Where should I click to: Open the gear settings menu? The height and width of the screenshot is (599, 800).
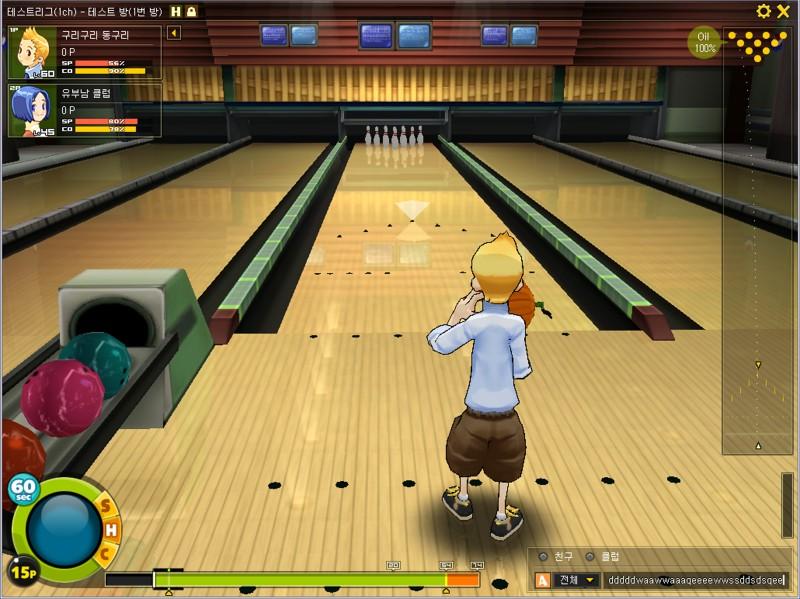(764, 11)
